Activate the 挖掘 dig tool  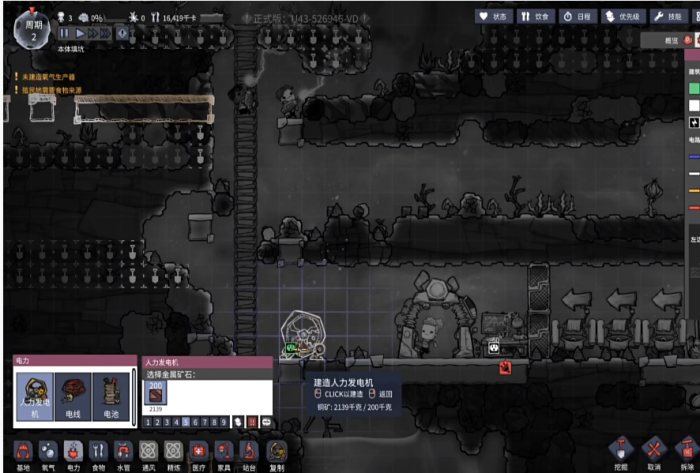pos(622,452)
